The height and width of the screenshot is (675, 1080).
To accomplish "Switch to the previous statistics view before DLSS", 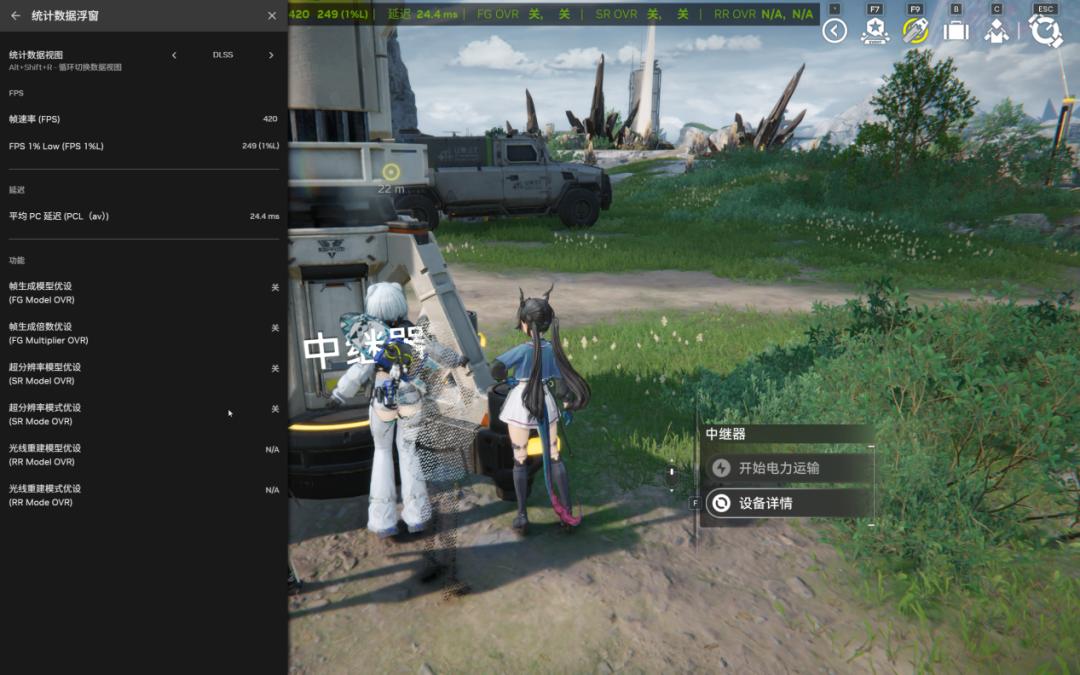I will [174, 55].
